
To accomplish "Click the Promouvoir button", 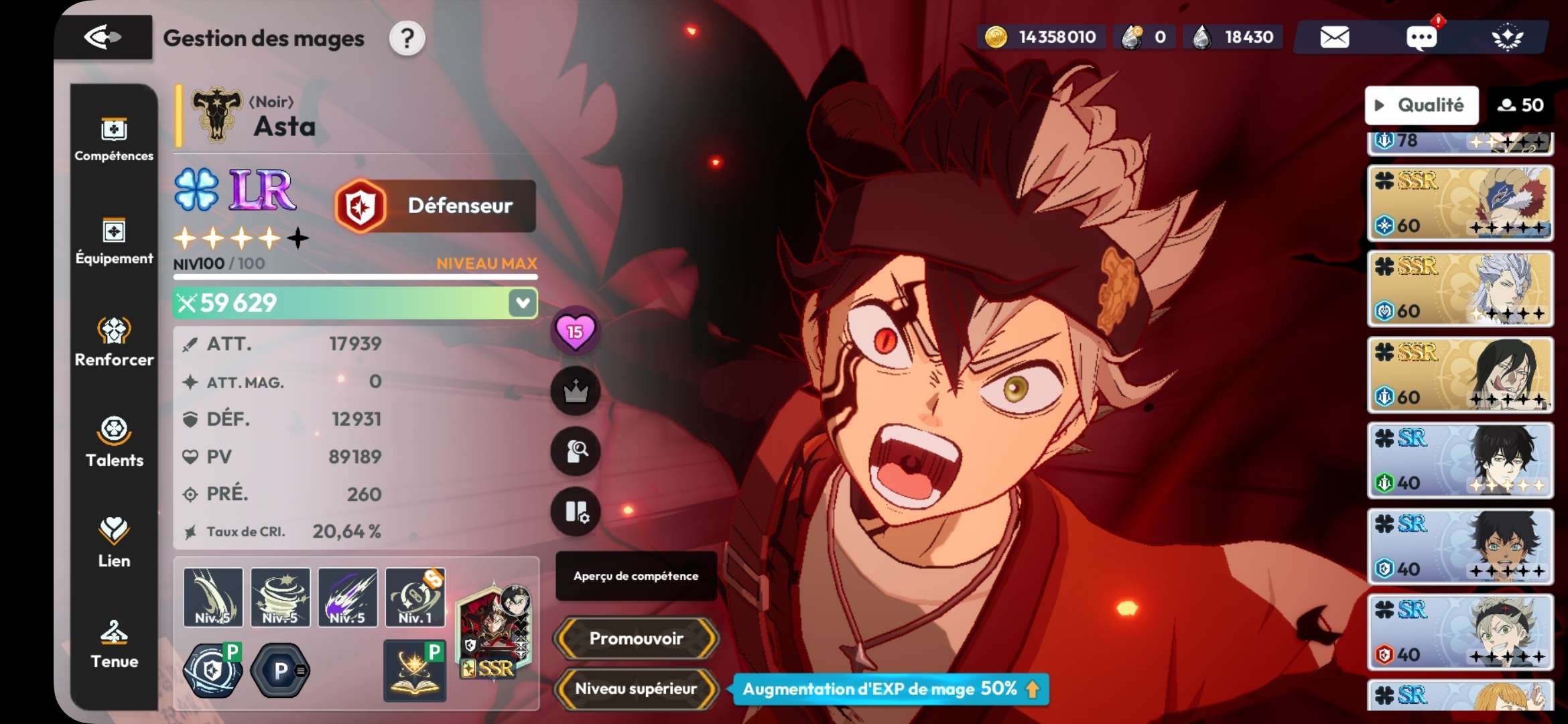I will 636,638.
